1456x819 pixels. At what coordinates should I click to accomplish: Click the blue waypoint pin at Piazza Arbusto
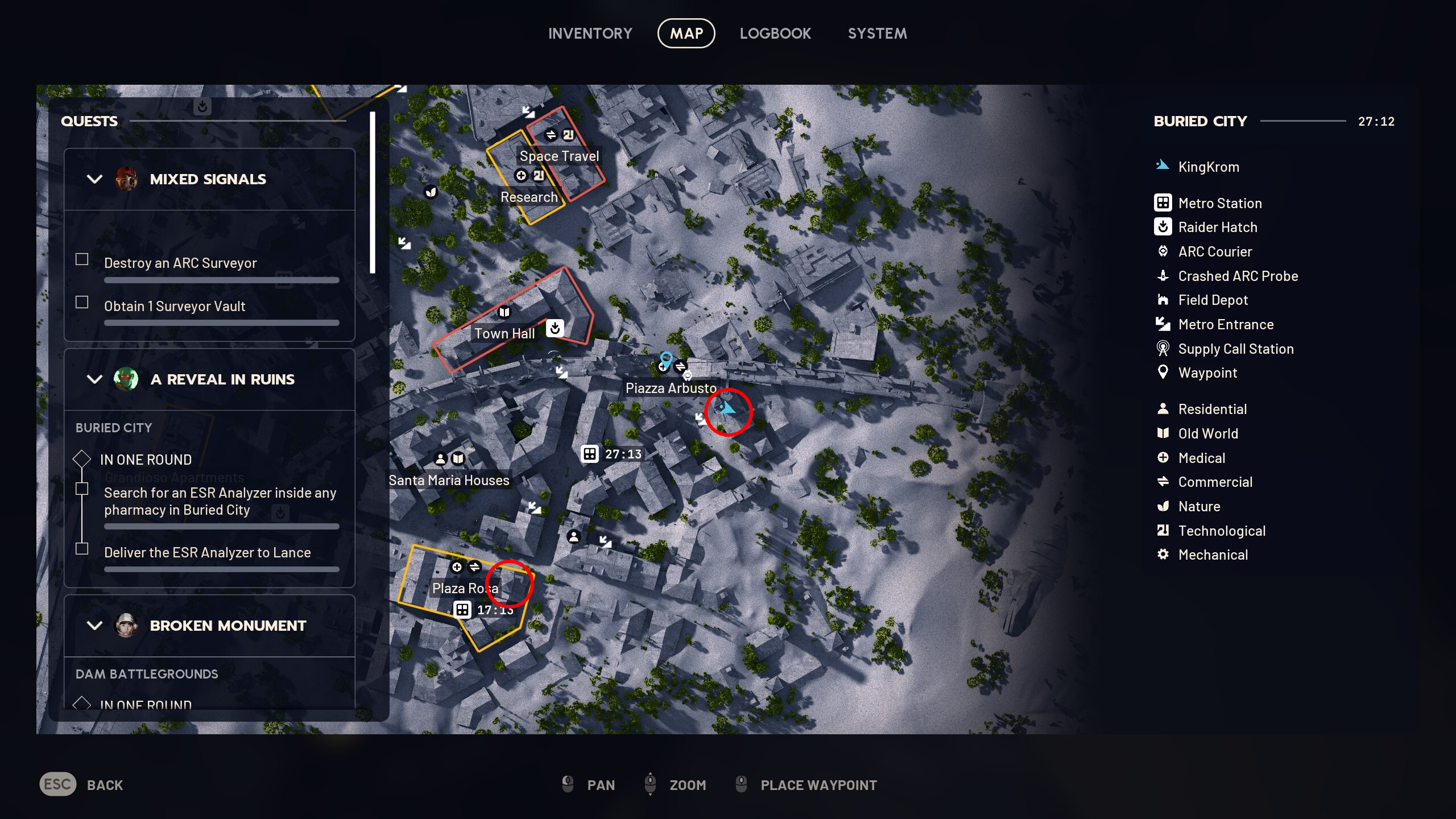(667, 358)
